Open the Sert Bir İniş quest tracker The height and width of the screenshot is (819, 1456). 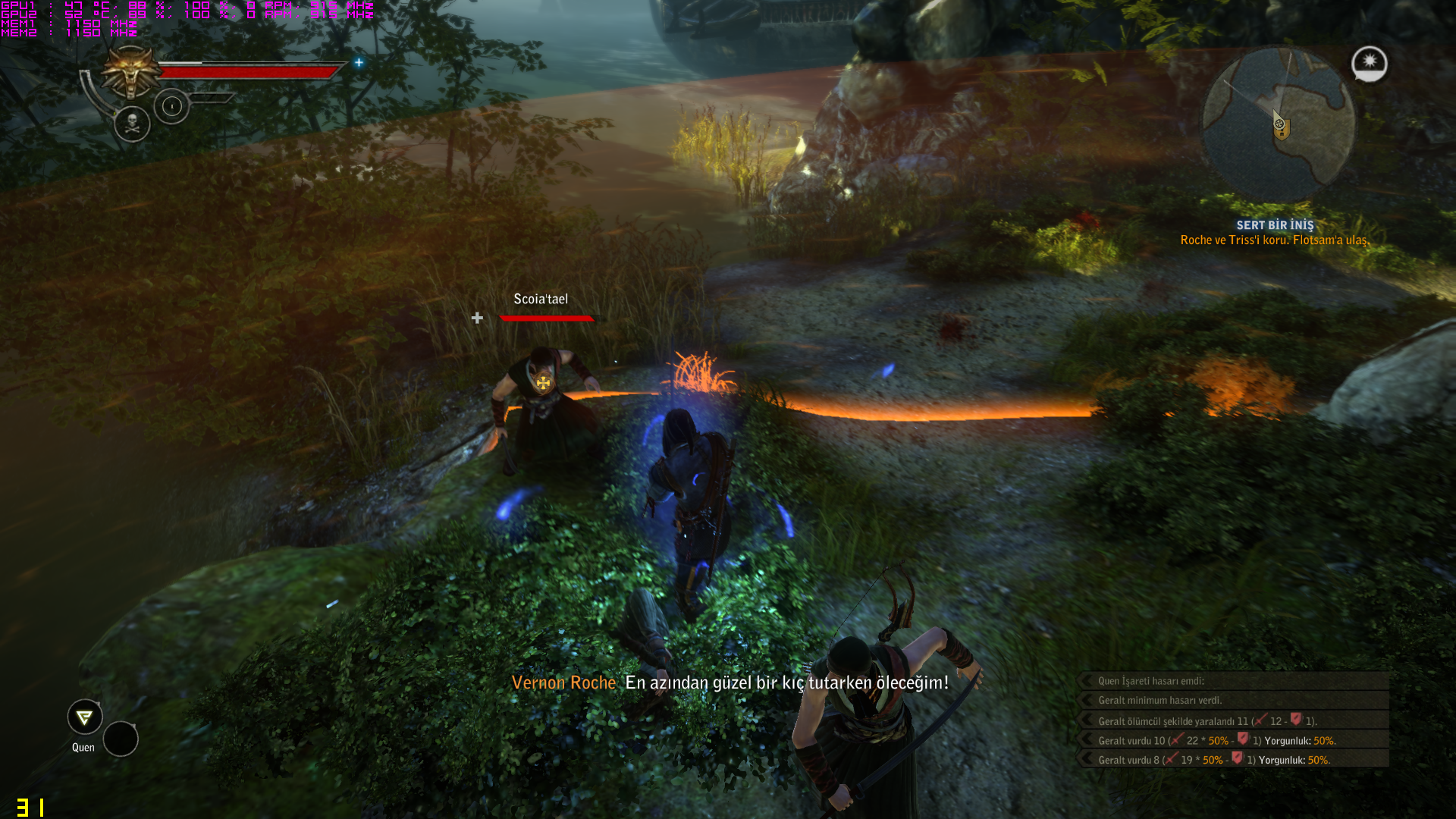1274,225
